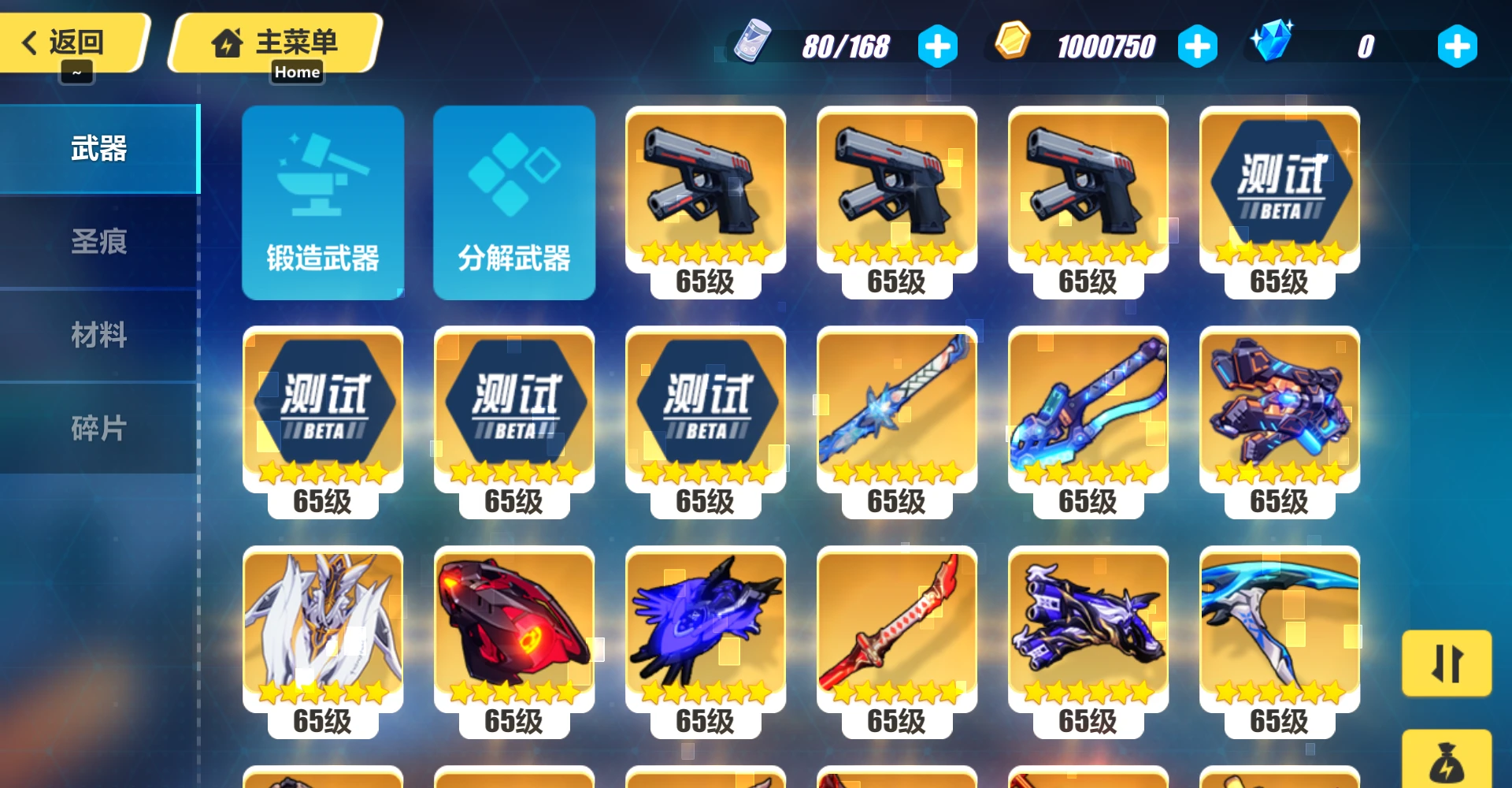This screenshot has width=1512, height=788.
Task: Add stamina via the plus next to 80/168
Action: 938,45
